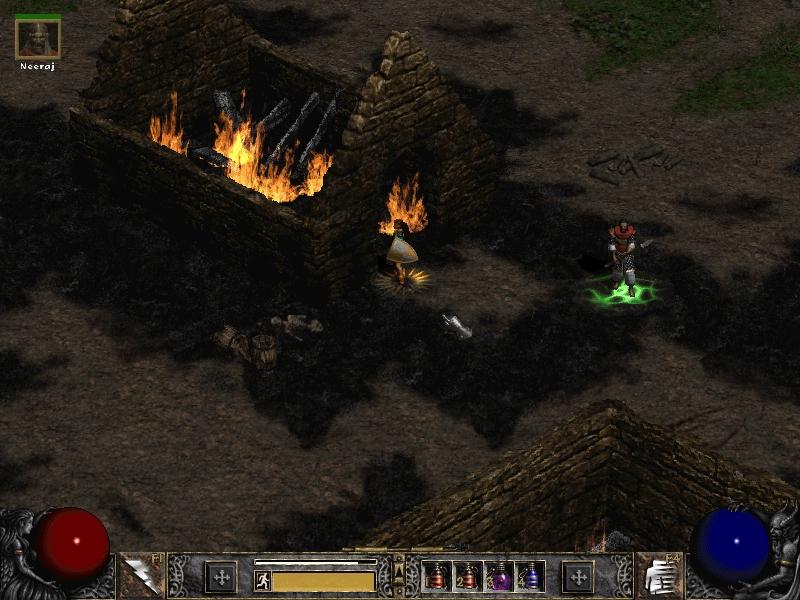The height and width of the screenshot is (600, 800).
Task: Open the new skill points button
Action: [578, 576]
